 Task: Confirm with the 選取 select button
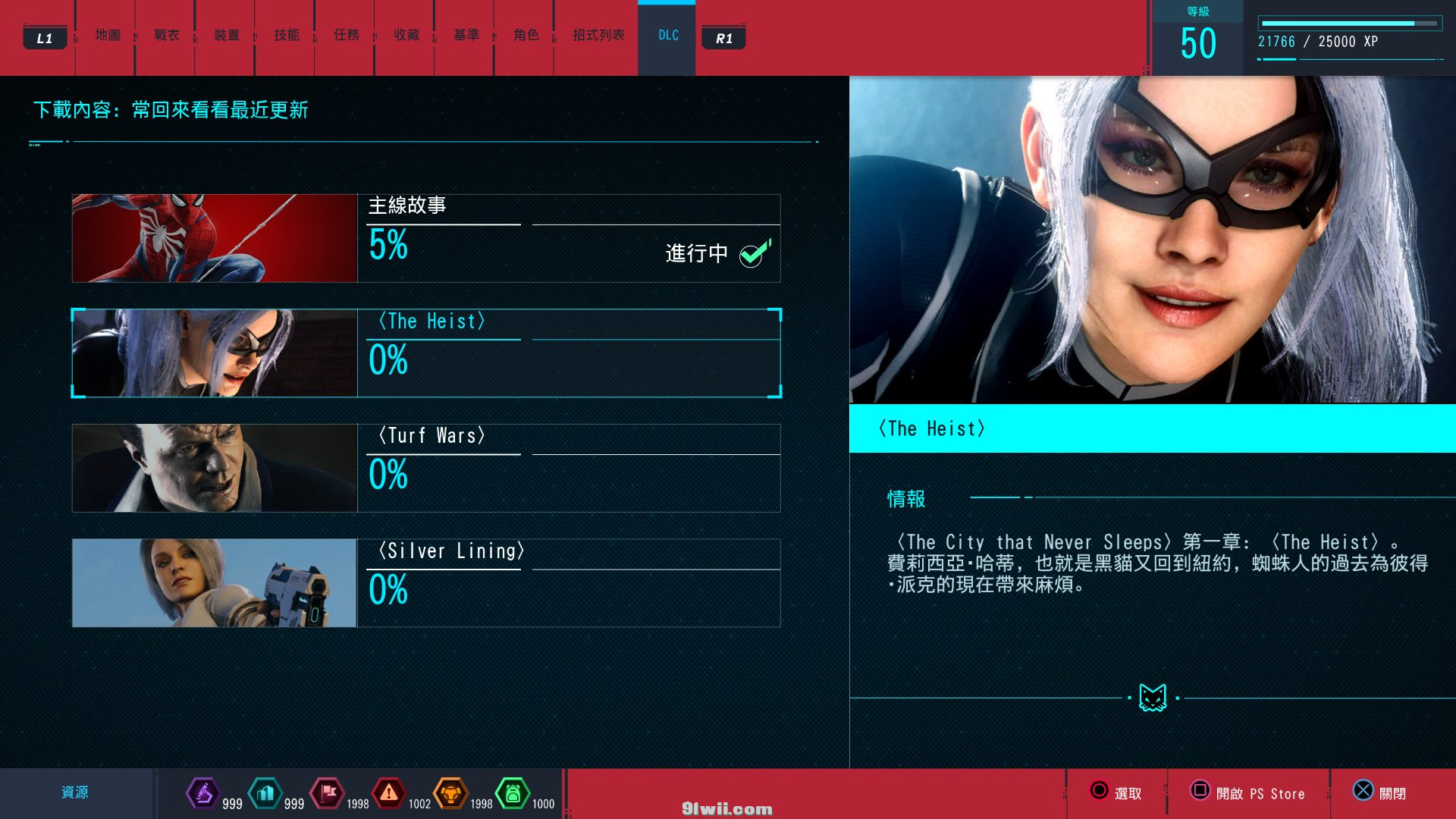pyautogui.click(x=1116, y=792)
